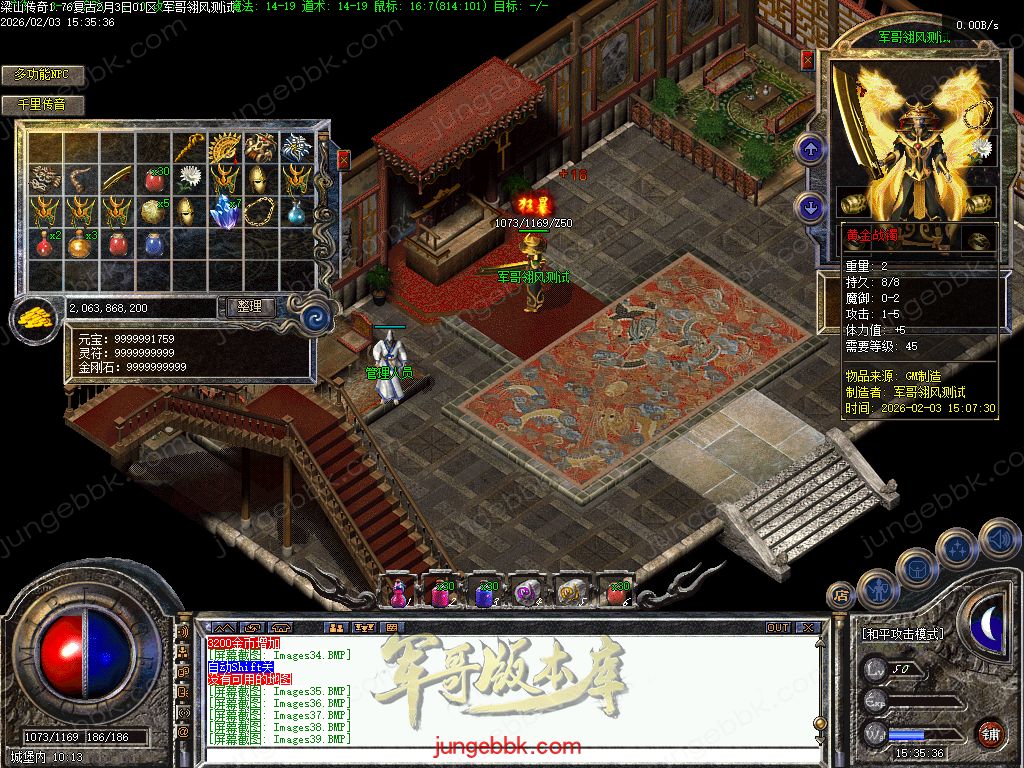The width and height of the screenshot is (1024, 768).
Task: Select the white flower item in the bag
Action: pos(188,180)
